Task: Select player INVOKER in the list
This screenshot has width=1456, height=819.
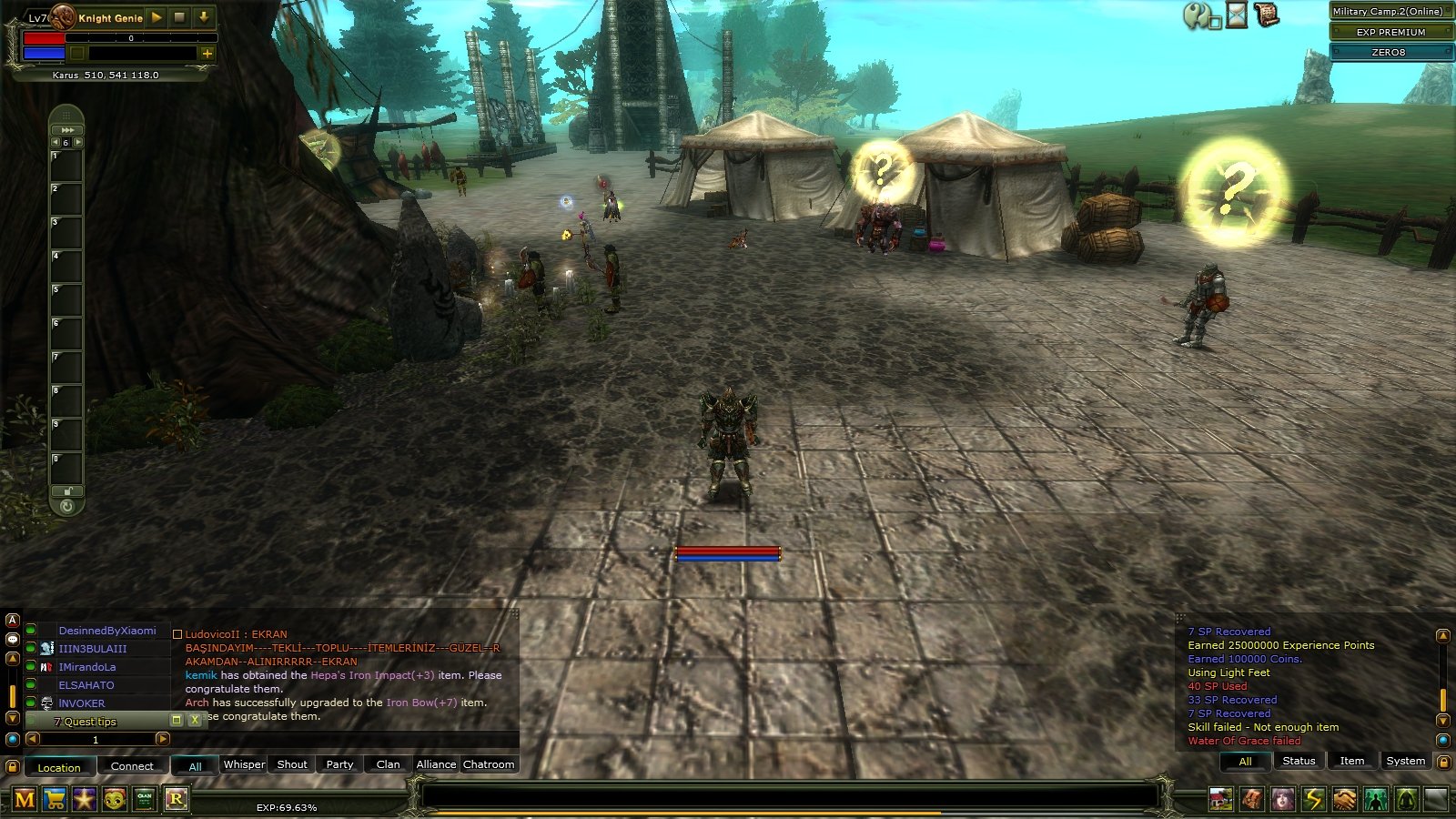Action: pyautogui.click(x=82, y=703)
